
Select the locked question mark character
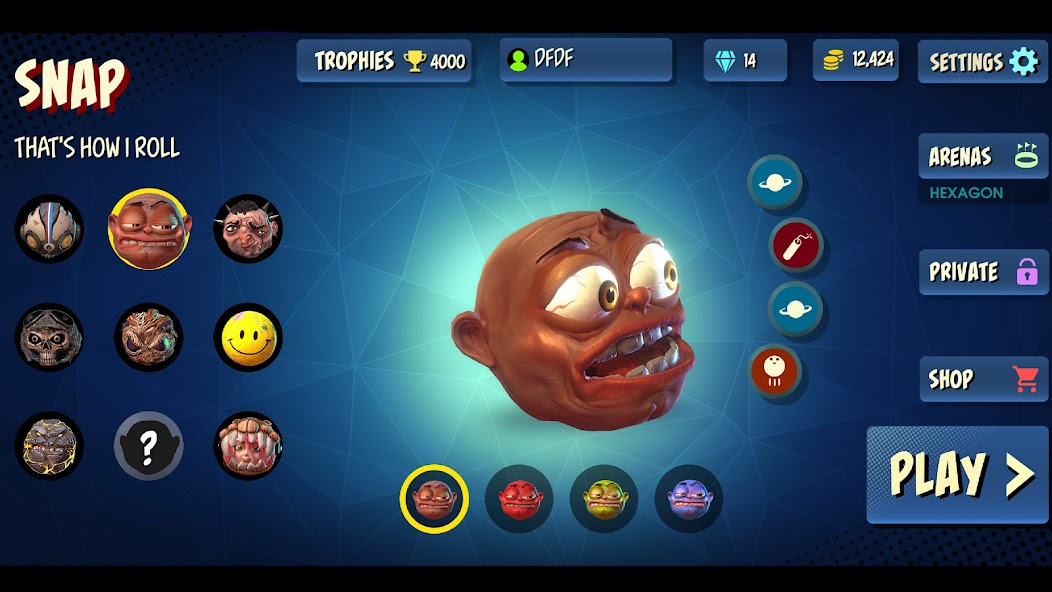[148, 446]
